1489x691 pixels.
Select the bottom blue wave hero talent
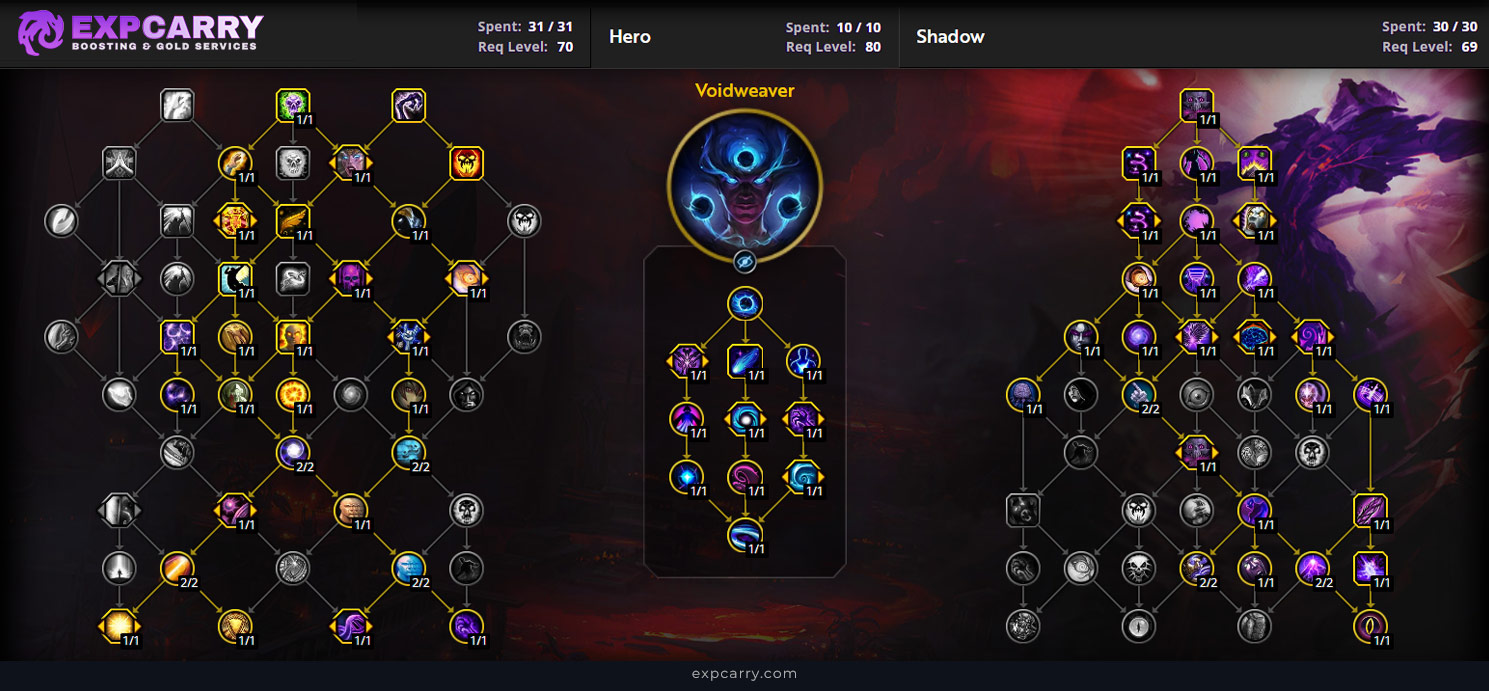tap(745, 535)
